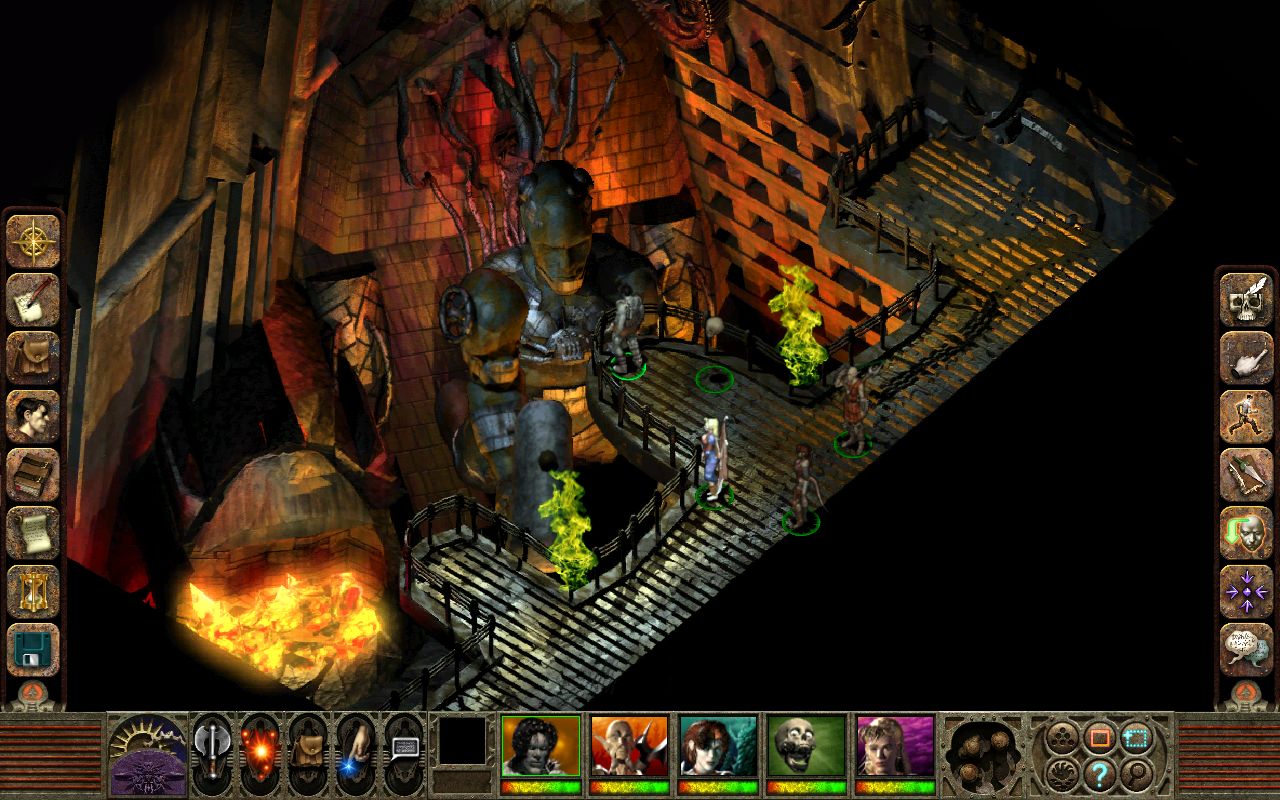Open the inventory bag icon
The image size is (1280, 800).
(33, 356)
